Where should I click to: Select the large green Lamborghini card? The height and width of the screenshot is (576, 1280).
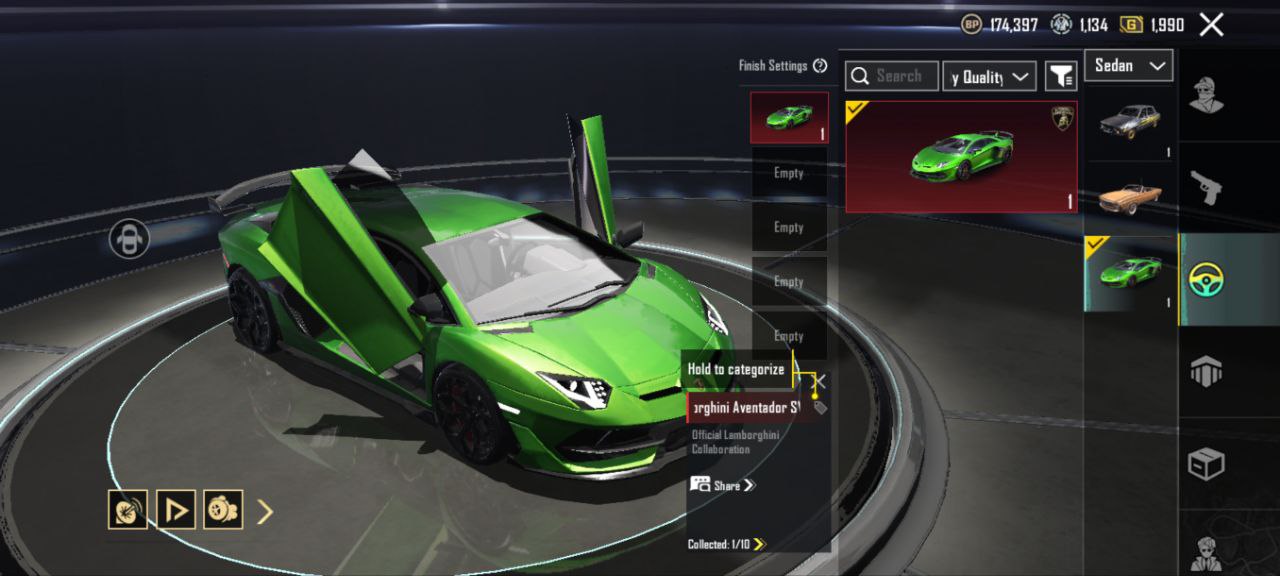click(961, 156)
